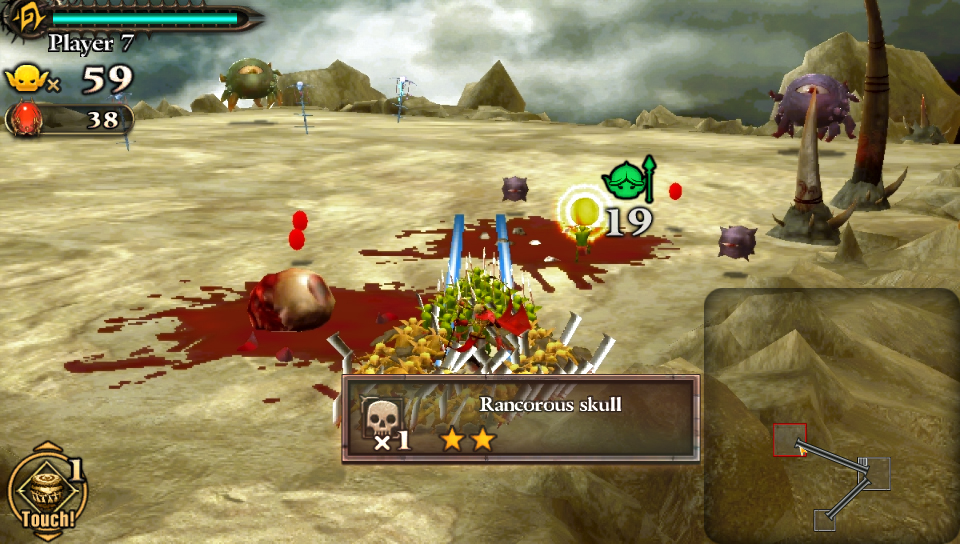Select the Rancorous skull pickup notification
960x544 pixels.
point(520,419)
